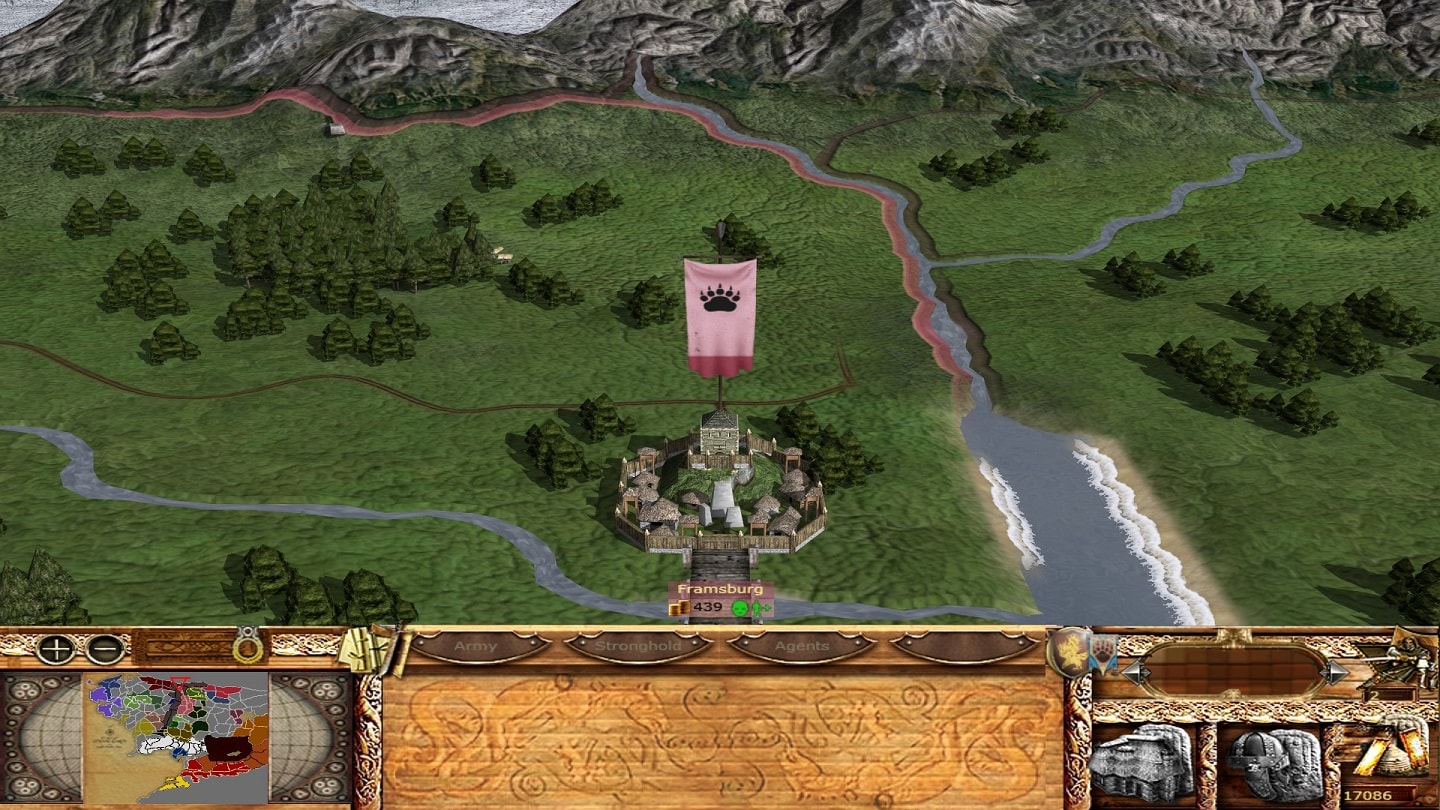Image resolution: width=1440 pixels, height=810 pixels.
Task: Zoom out the minimap with the minus button
Action: tap(104, 649)
